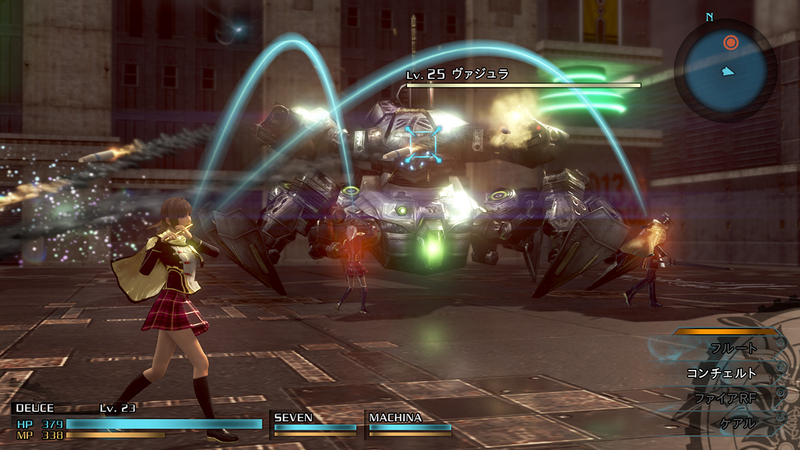Choose the コンチェルト command

tap(721, 373)
